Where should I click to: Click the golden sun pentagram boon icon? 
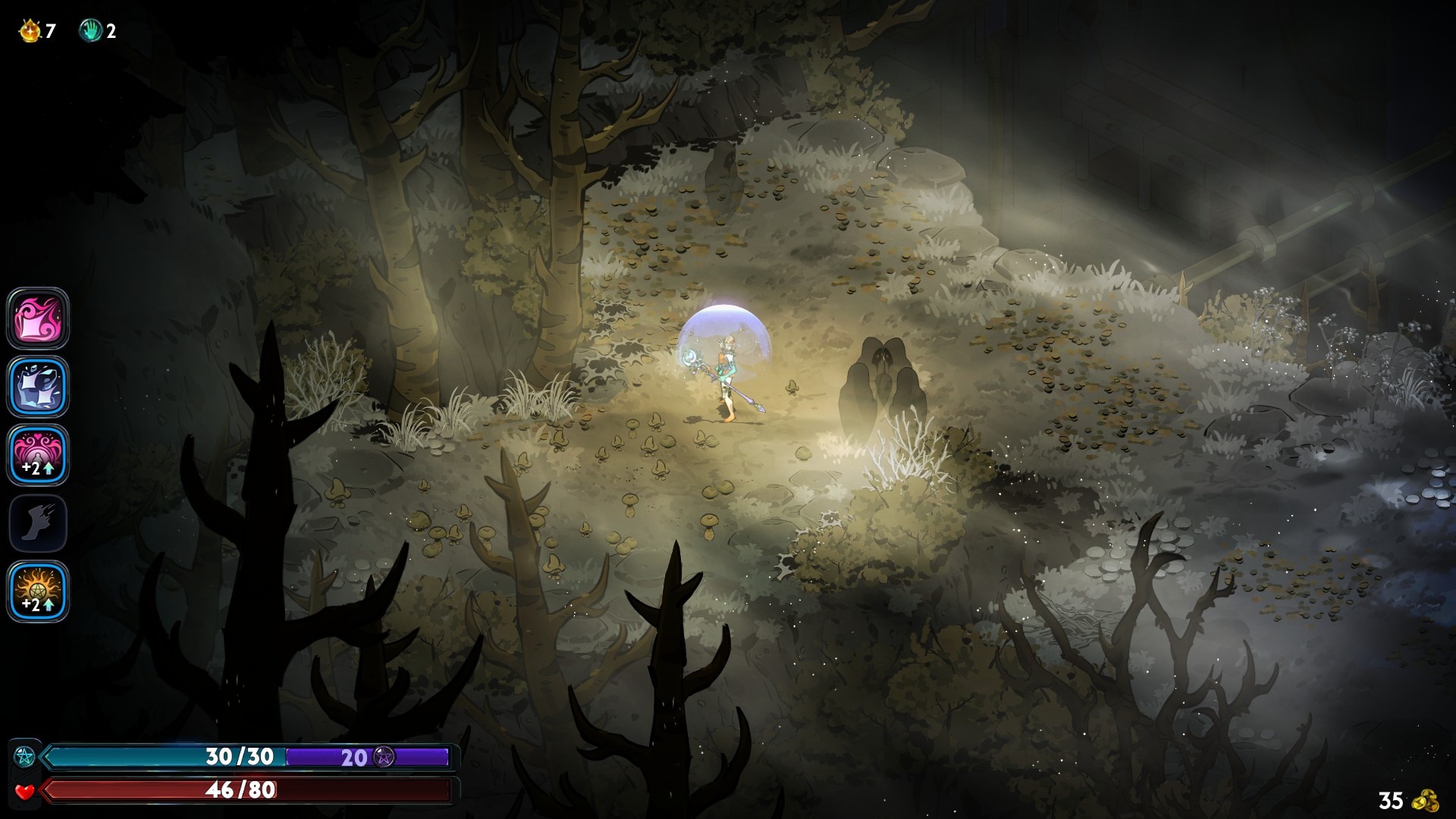tap(38, 591)
